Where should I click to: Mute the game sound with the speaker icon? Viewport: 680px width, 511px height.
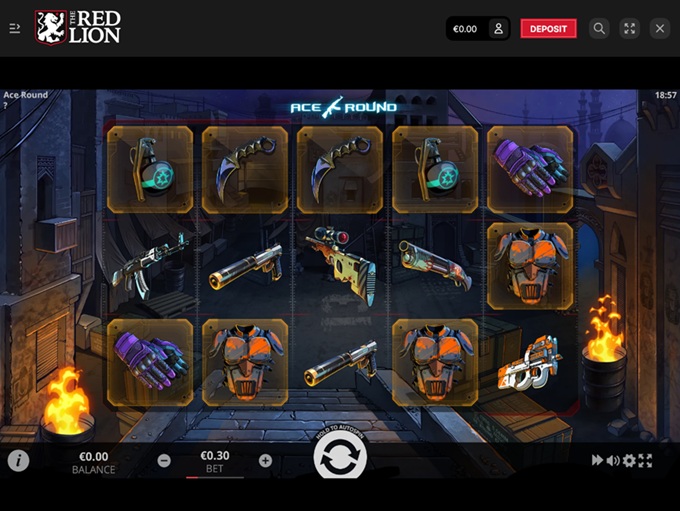(613, 461)
